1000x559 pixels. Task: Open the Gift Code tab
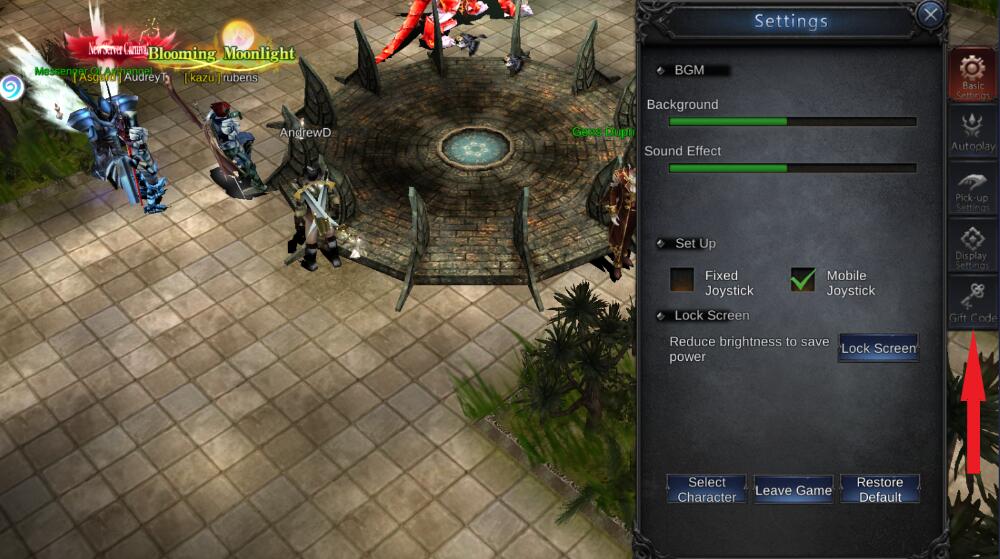tap(972, 304)
